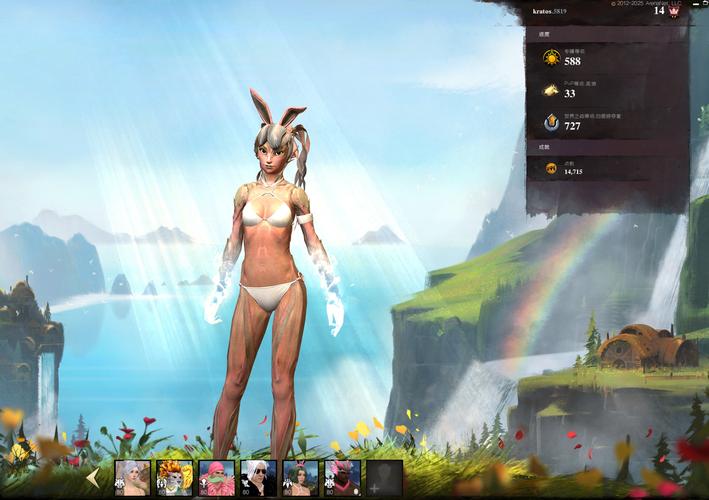709x500 pixels.
Task: Show previous characters with left arrow
Action: (93, 478)
